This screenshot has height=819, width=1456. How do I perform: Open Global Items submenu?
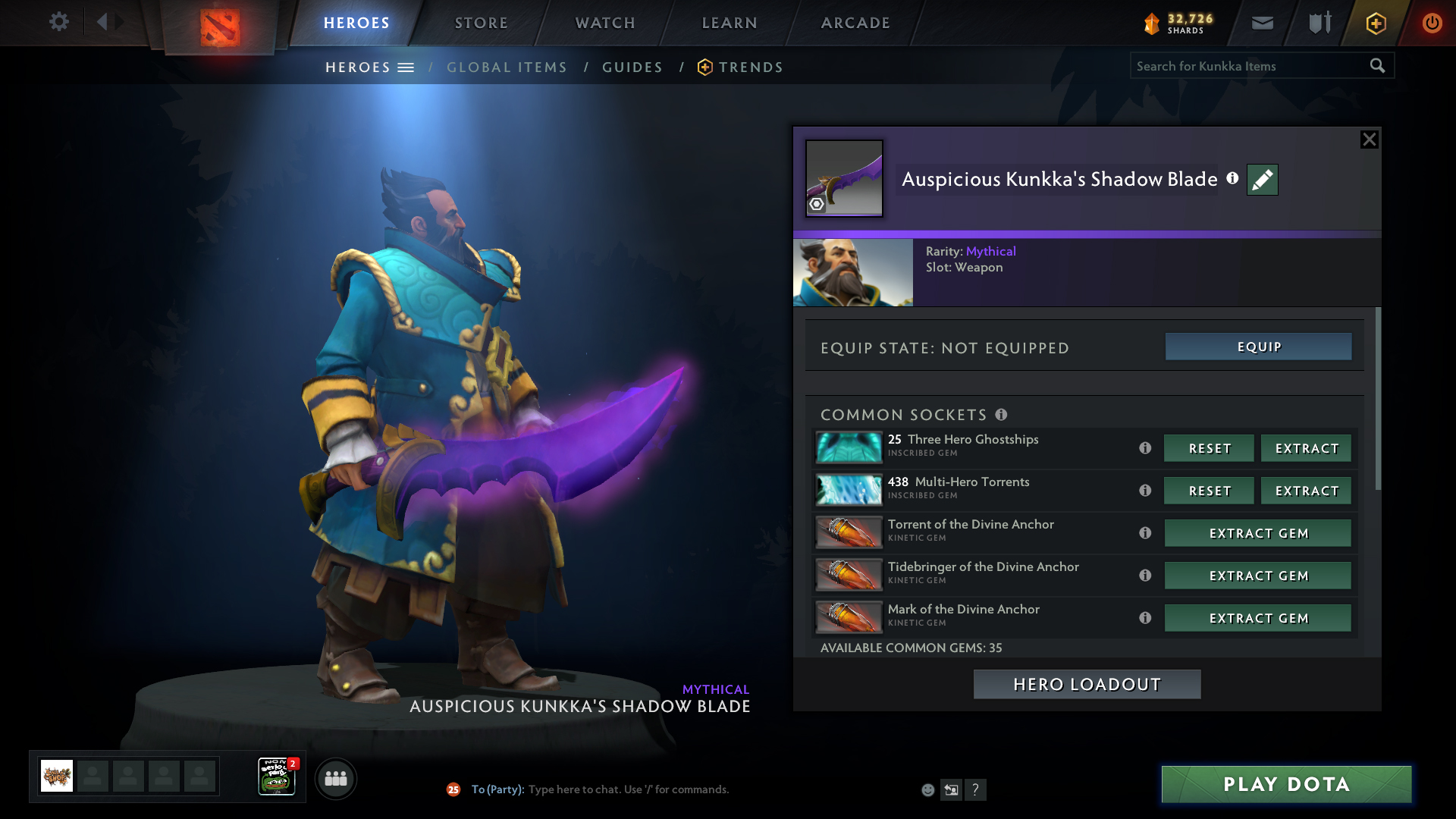point(507,67)
